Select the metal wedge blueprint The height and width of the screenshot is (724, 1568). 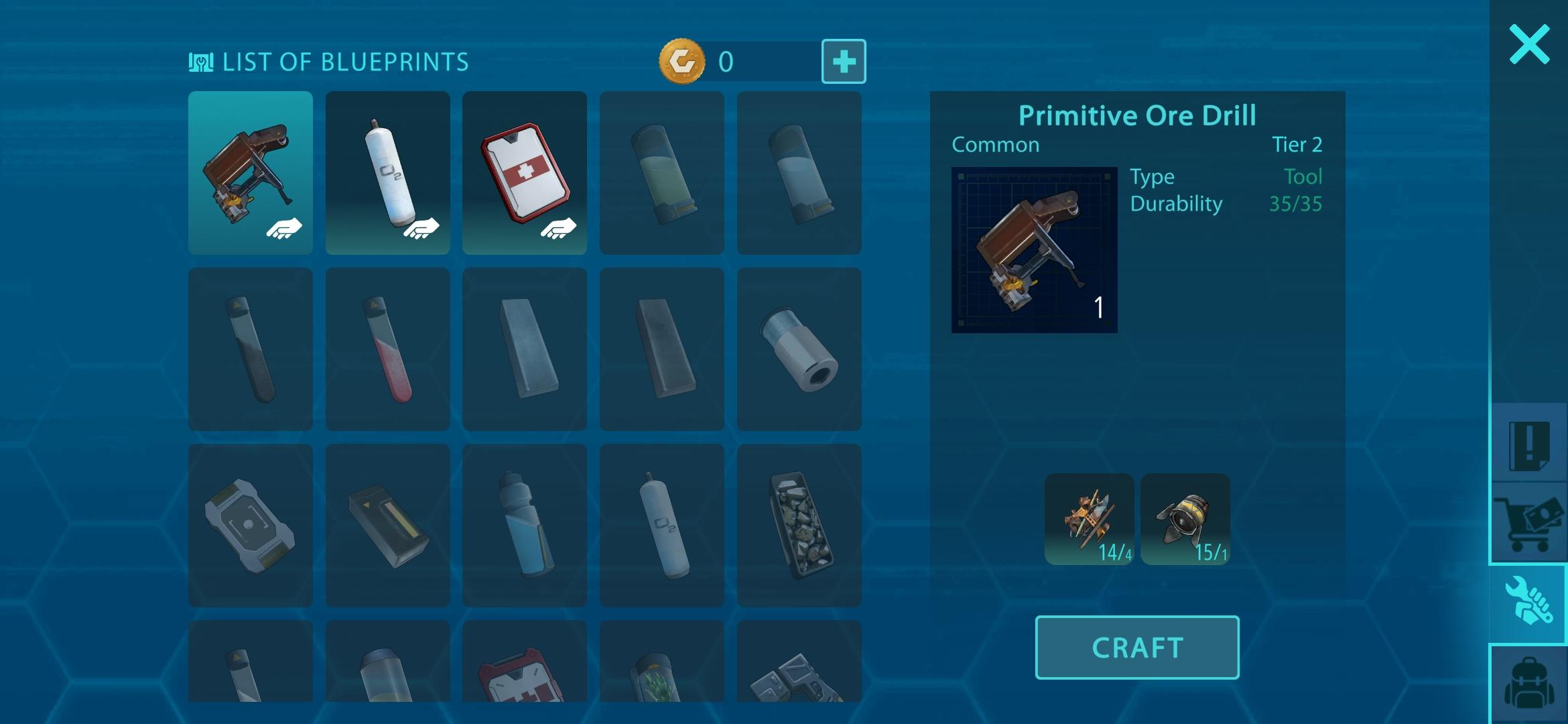525,348
